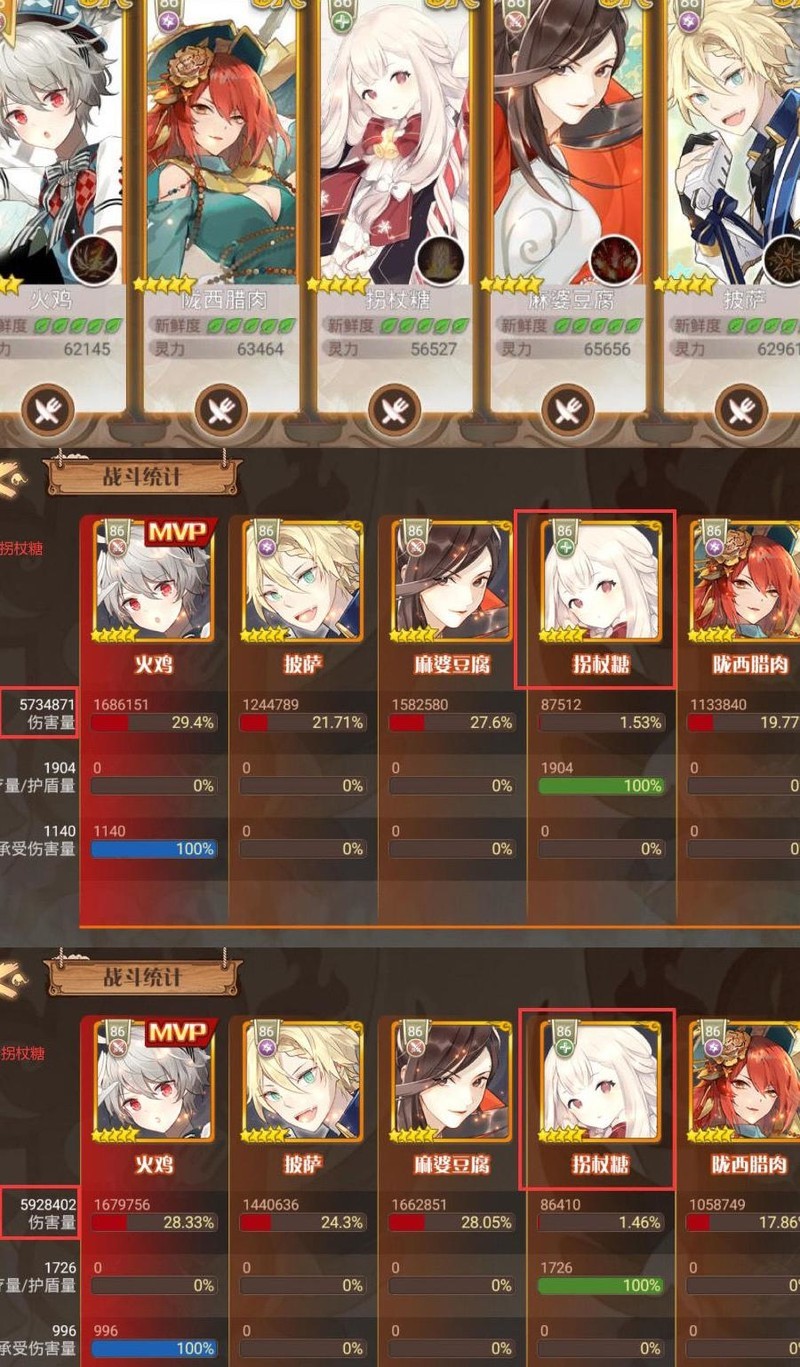Feed 陇西腊肉 using its fork-and-knife button
The width and height of the screenshot is (800, 1367).
coord(222,411)
